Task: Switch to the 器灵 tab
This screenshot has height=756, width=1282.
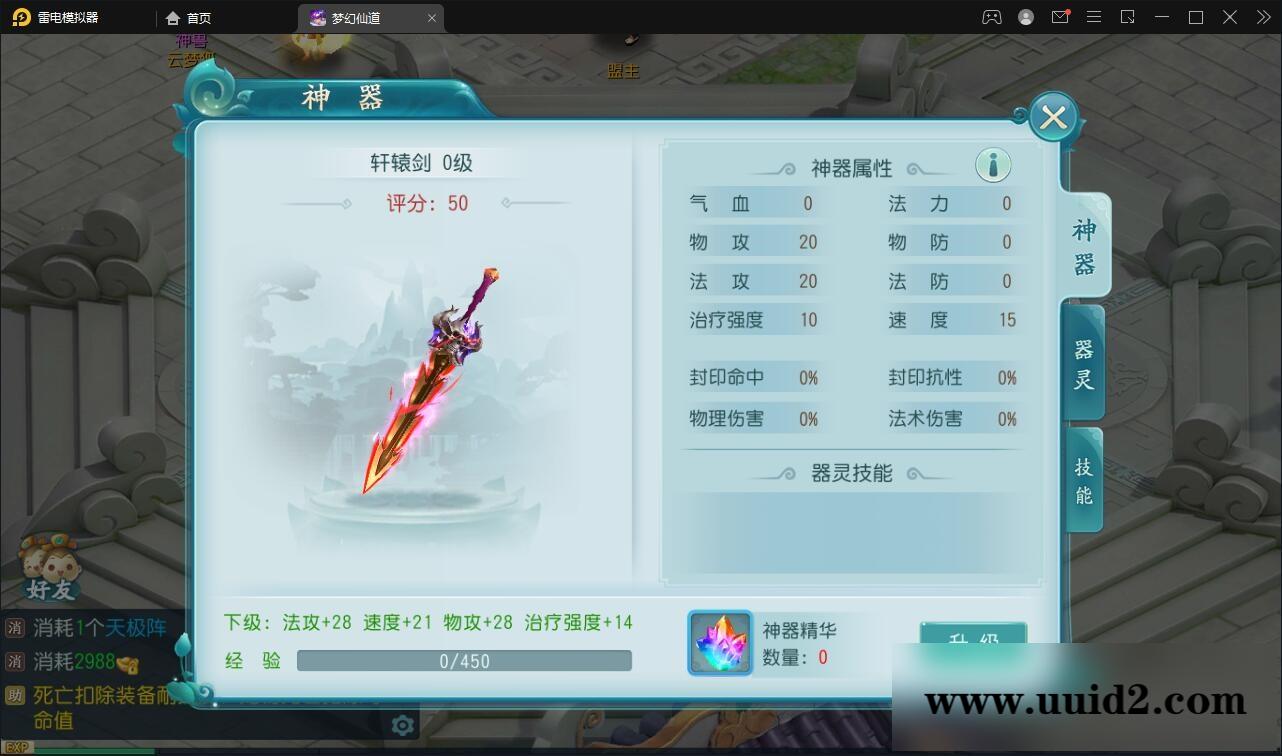Action: tap(1083, 360)
